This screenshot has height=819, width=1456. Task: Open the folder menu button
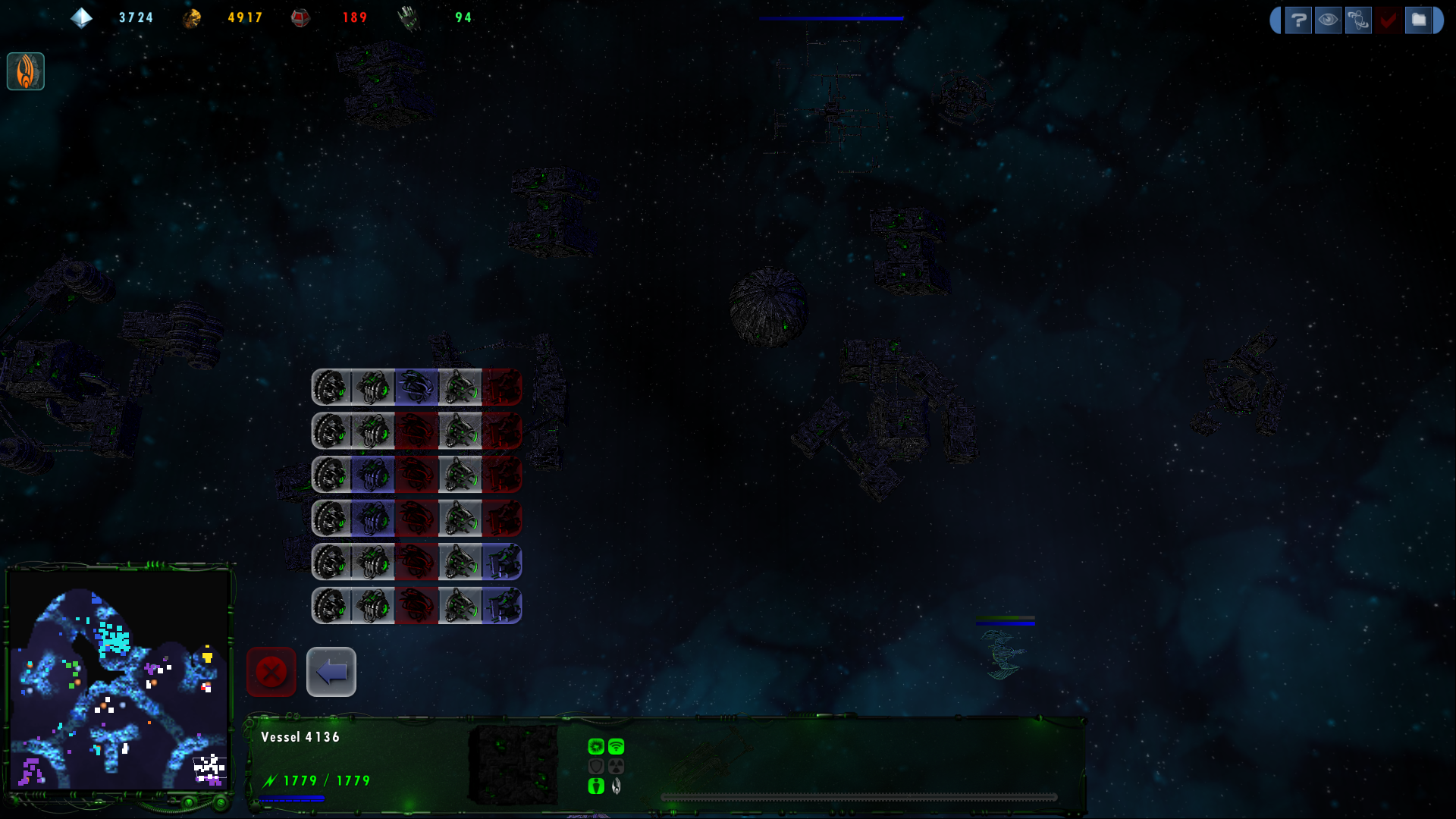tap(1418, 20)
